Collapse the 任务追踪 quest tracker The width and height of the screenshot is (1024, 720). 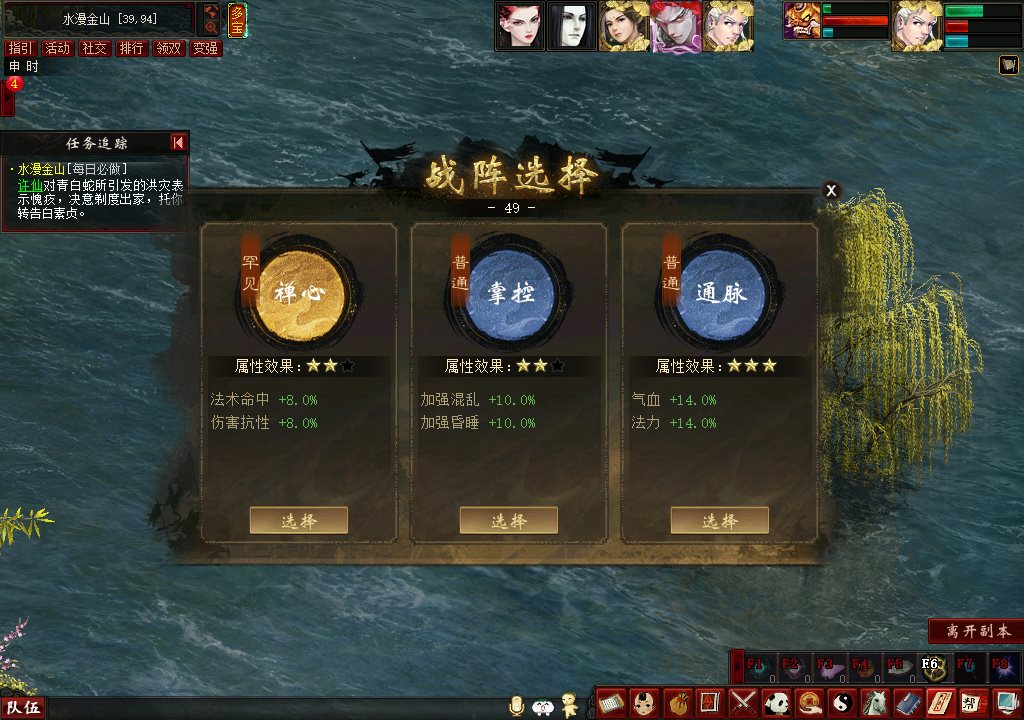pyautogui.click(x=178, y=143)
